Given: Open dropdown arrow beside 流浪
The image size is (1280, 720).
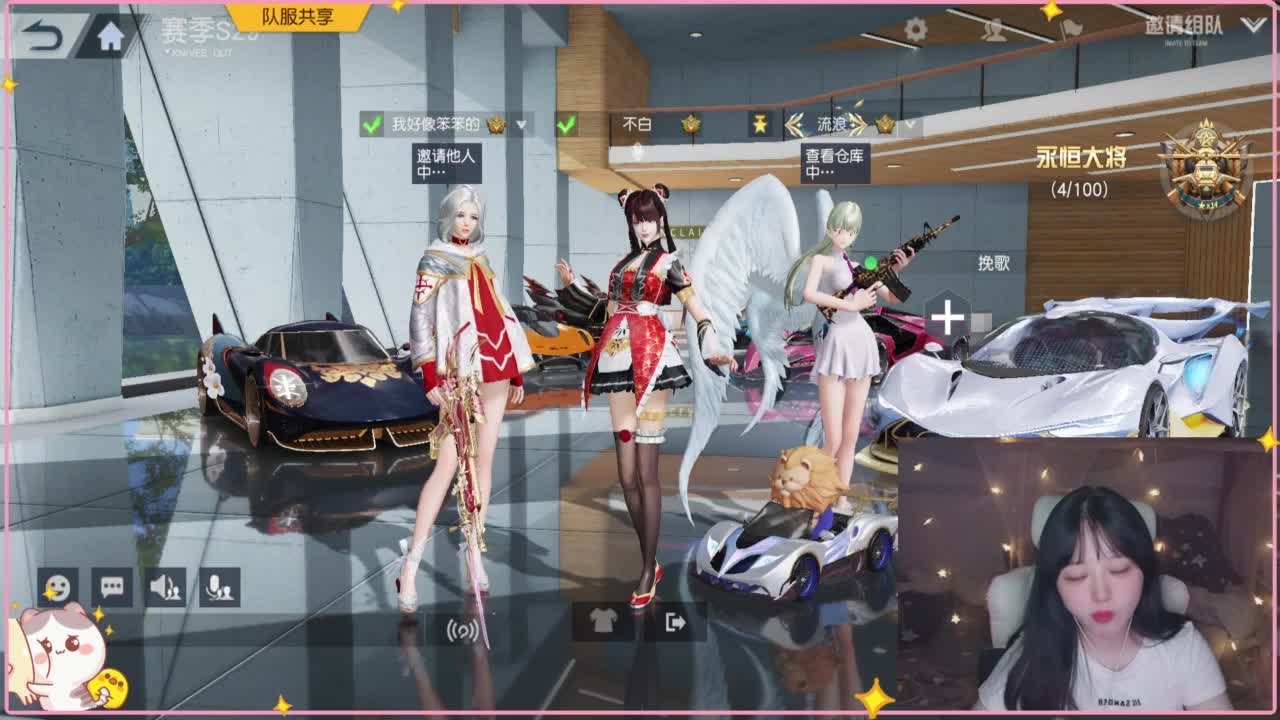Looking at the screenshot, I should [x=910, y=125].
